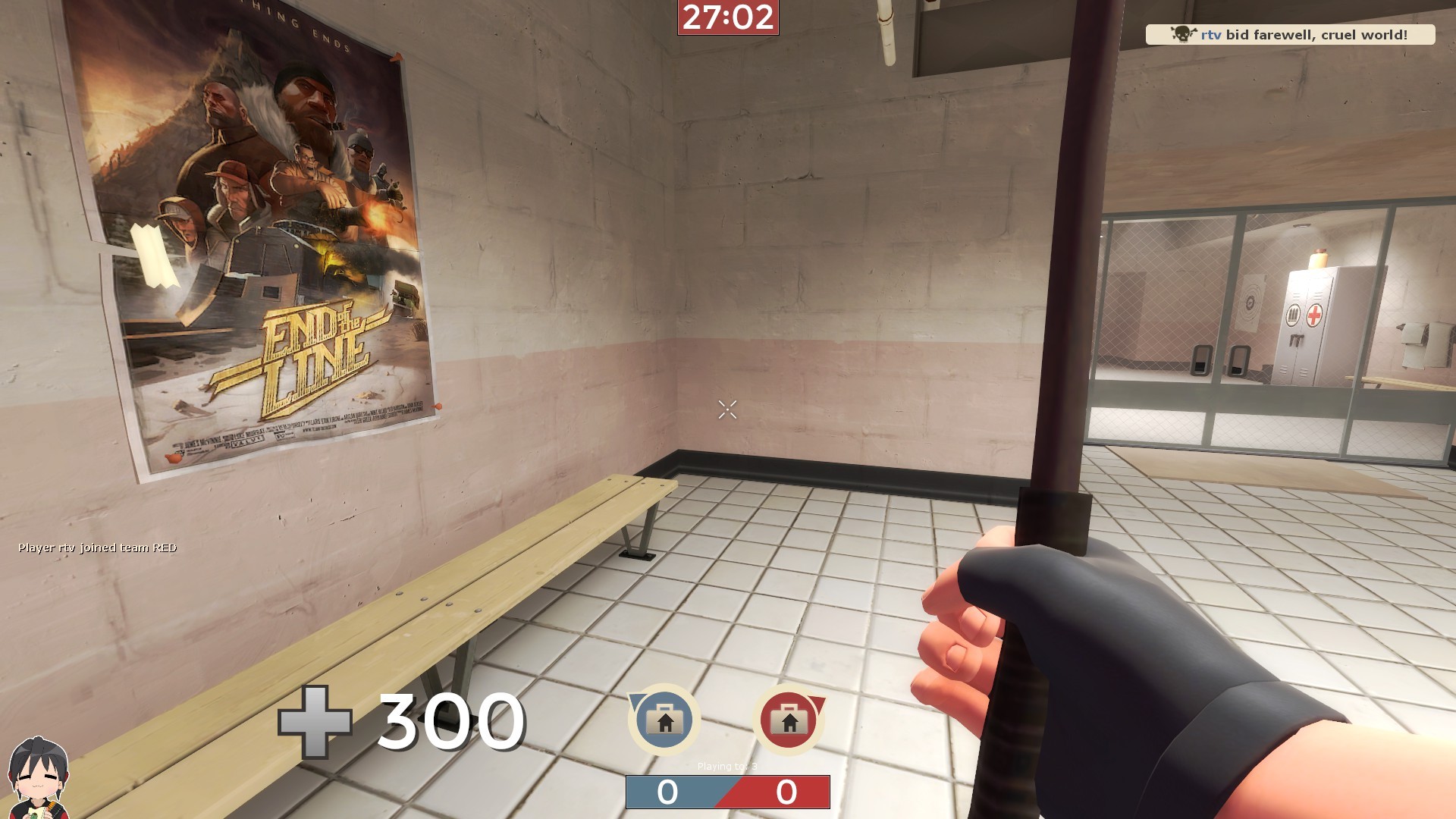Click the skull icon in the kill feed
The height and width of the screenshot is (819, 1456).
(1181, 33)
